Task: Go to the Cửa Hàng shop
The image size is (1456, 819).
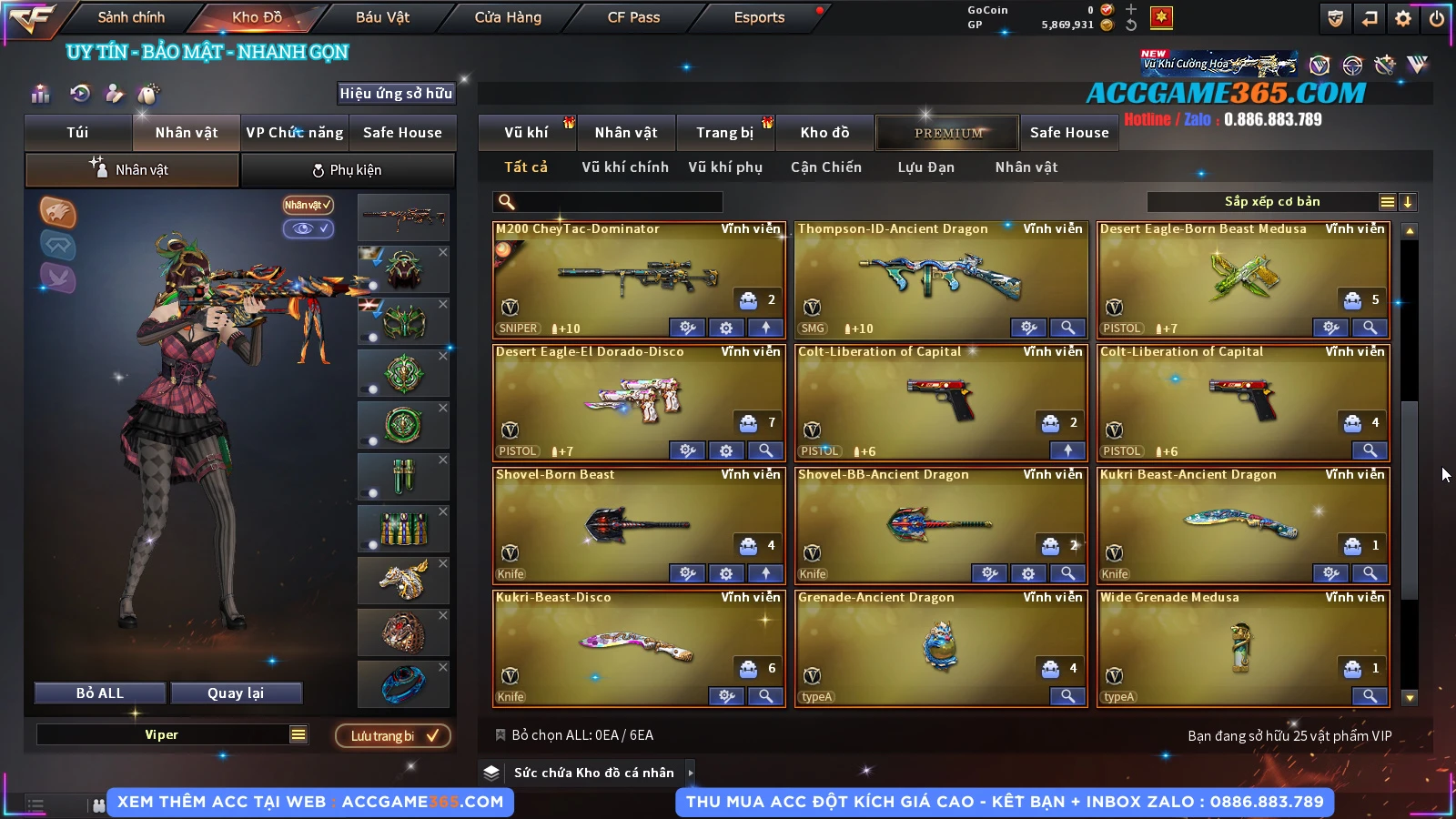Action: 508,17
